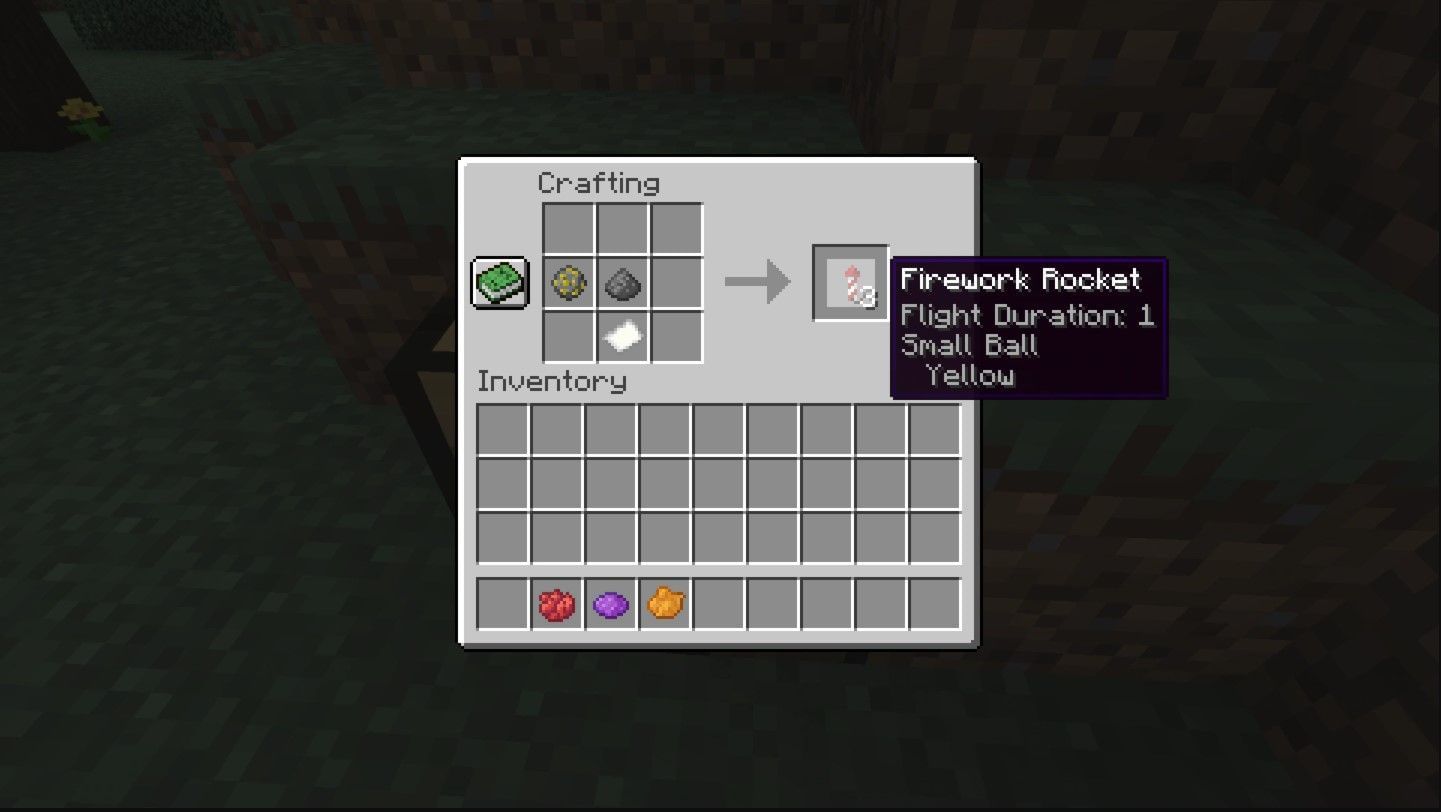Select the red dye in the hotbar
Viewport: 1441px width, 812px height.
coord(558,601)
